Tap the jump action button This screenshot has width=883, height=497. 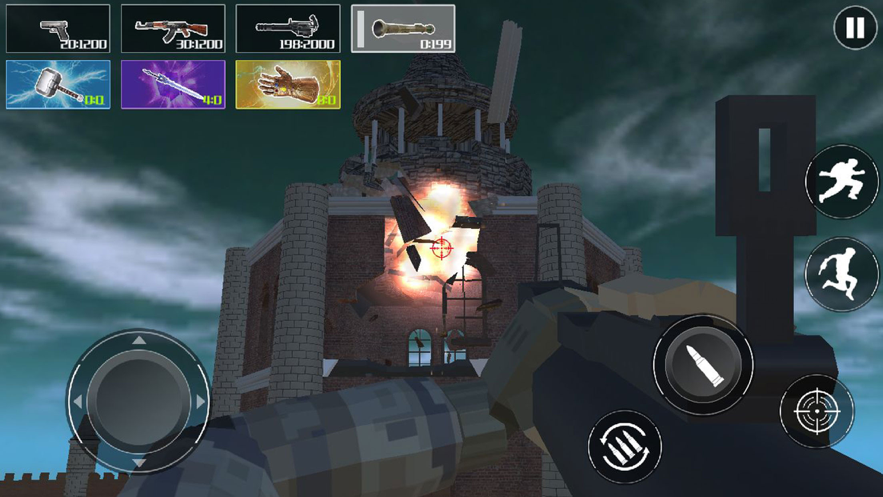click(842, 274)
